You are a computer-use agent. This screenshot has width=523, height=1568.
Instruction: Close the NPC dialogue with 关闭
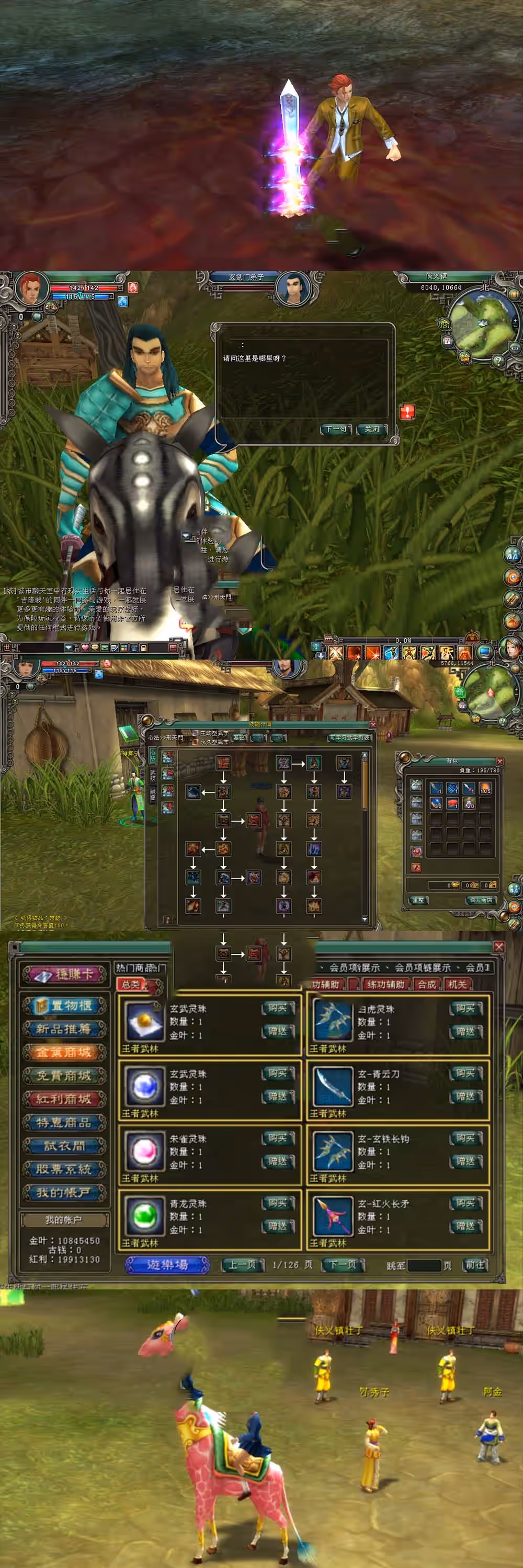click(371, 429)
